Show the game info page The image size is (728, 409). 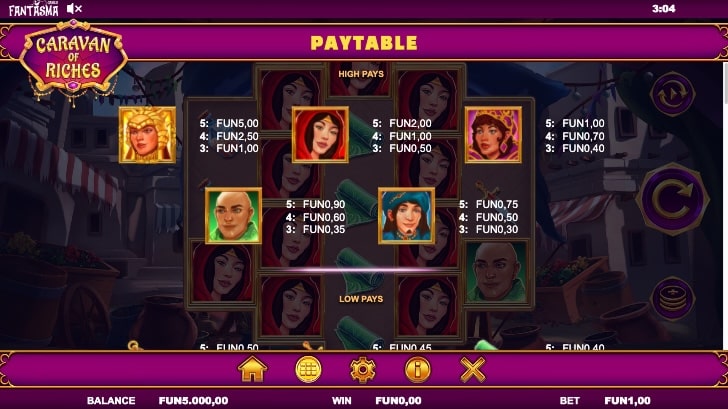417,369
